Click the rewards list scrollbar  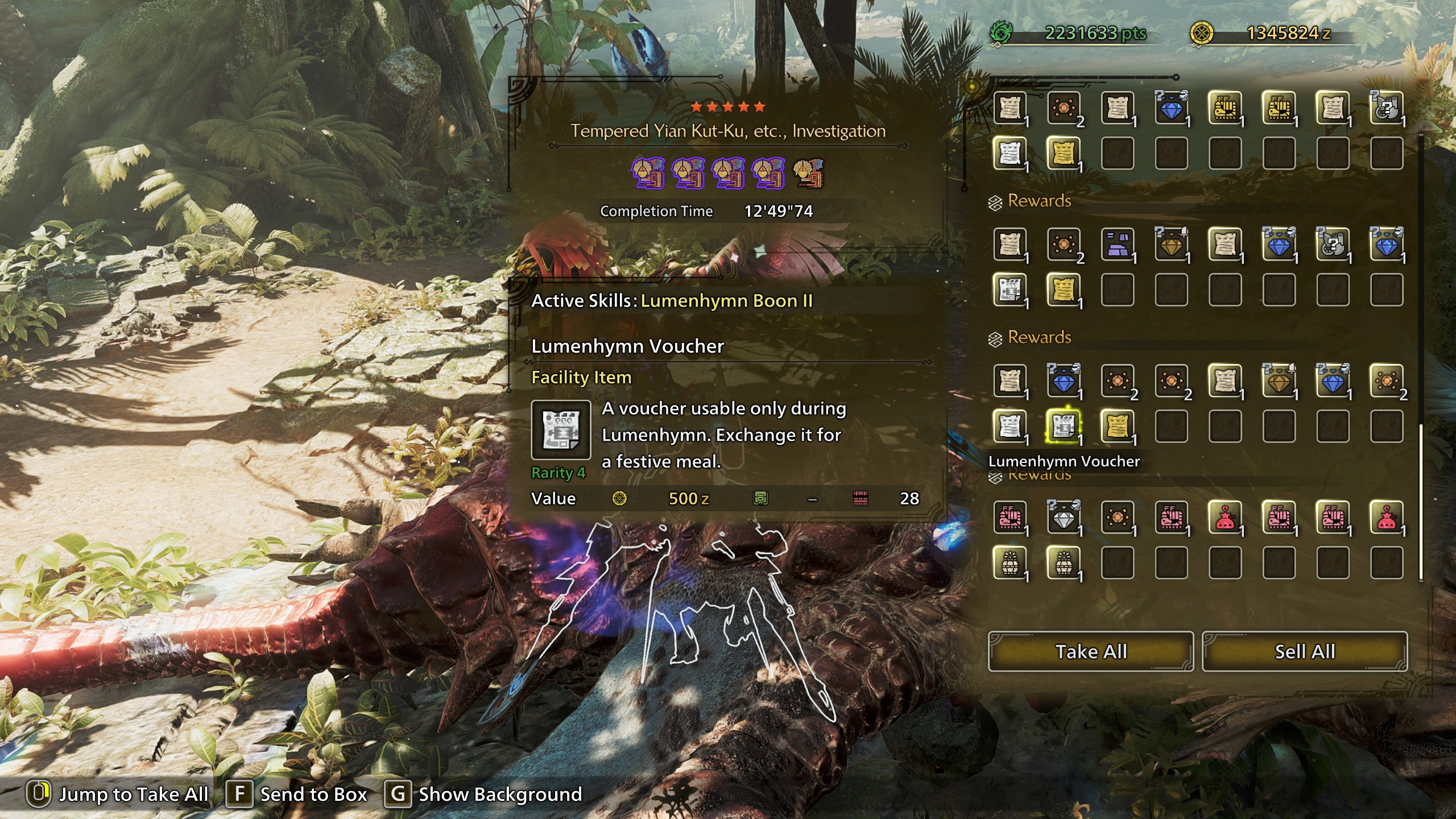point(1421,500)
